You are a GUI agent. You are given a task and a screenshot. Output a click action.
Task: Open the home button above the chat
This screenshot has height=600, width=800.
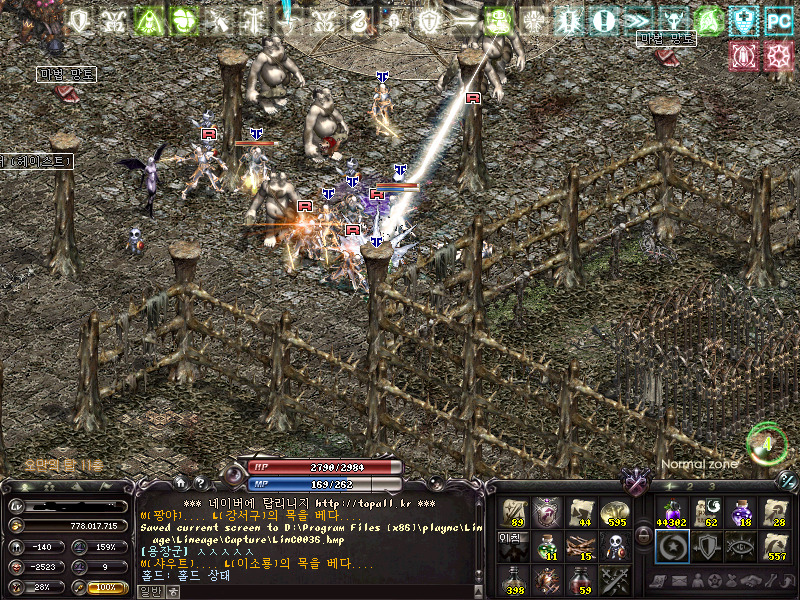coord(180,483)
